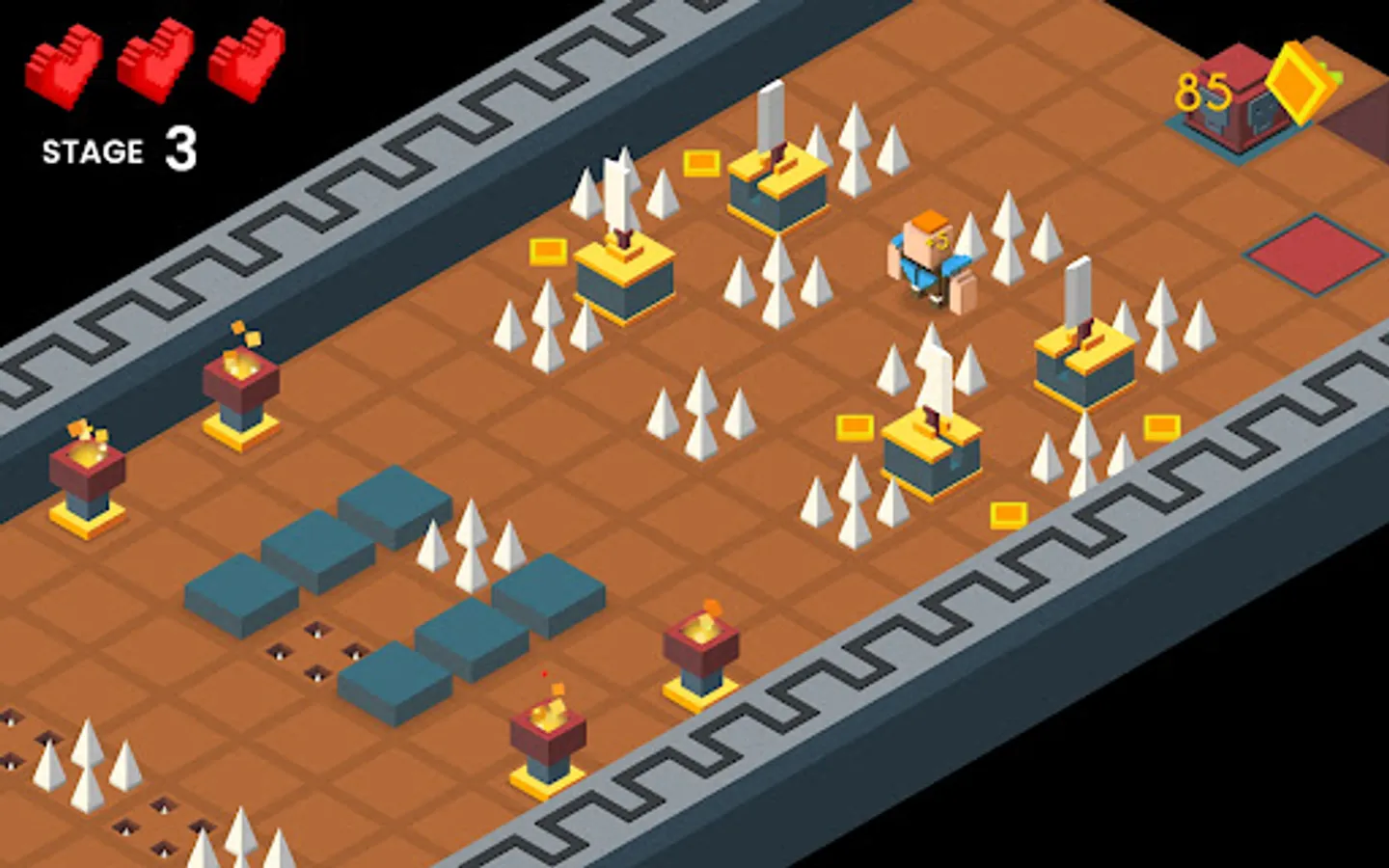Click the coin beside the left sword monument
The height and width of the screenshot is (868, 1389).
pyautogui.click(x=547, y=252)
